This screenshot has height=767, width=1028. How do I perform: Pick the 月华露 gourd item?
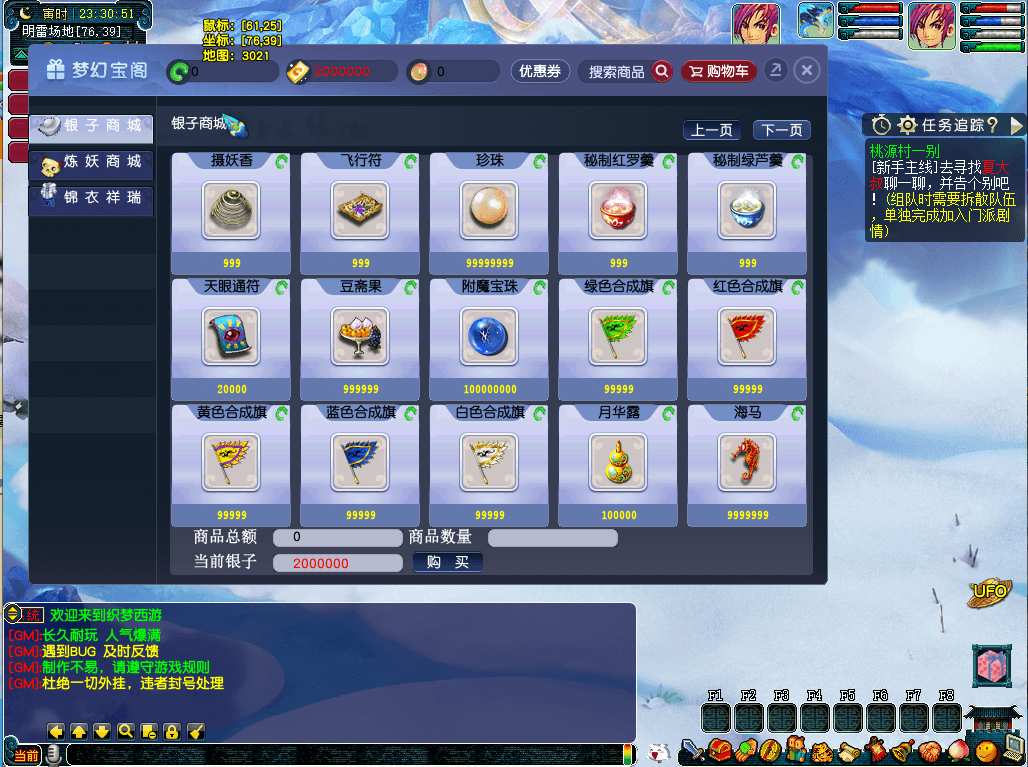618,462
